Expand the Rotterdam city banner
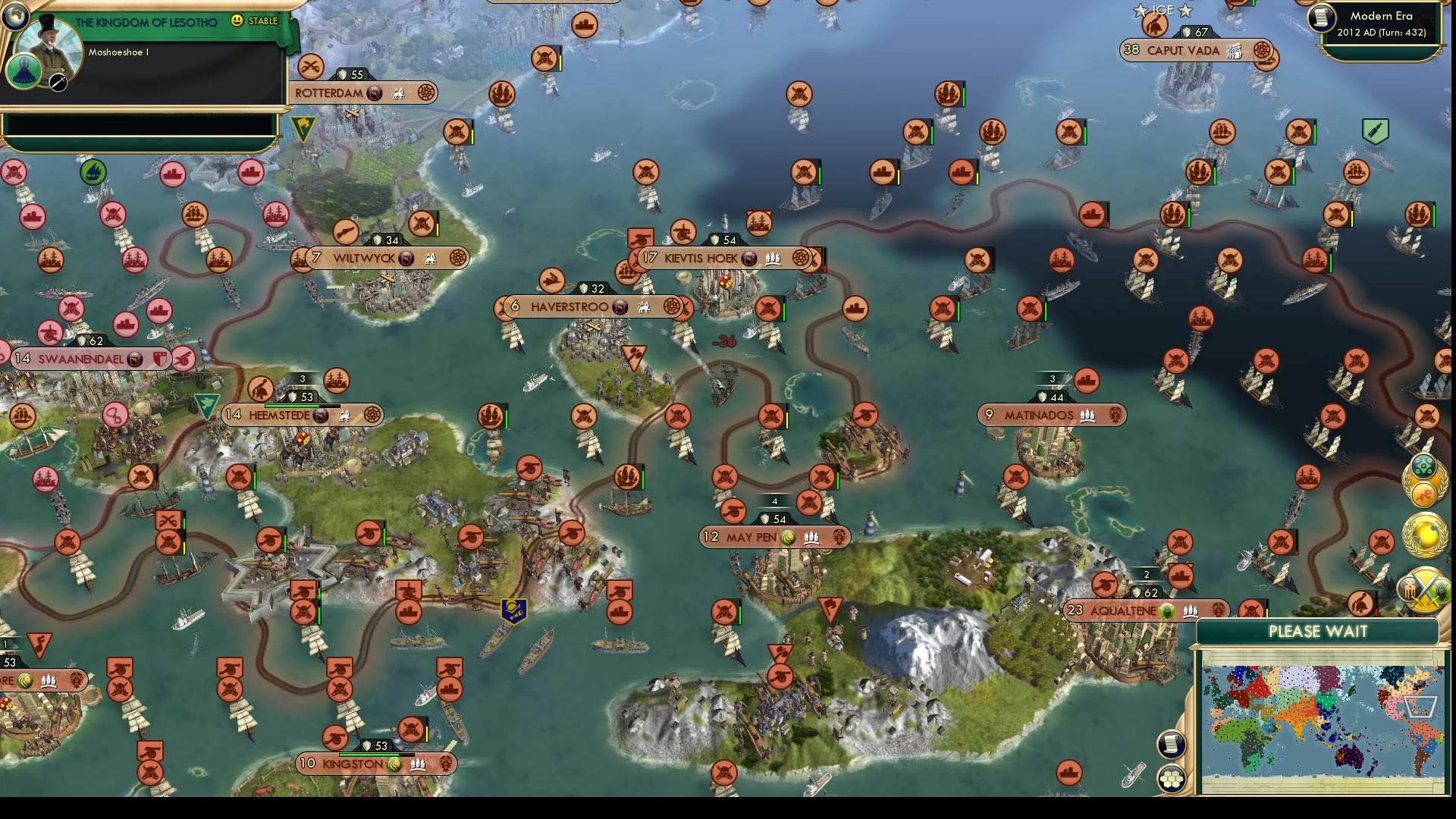The image size is (1456, 819). 356,92
